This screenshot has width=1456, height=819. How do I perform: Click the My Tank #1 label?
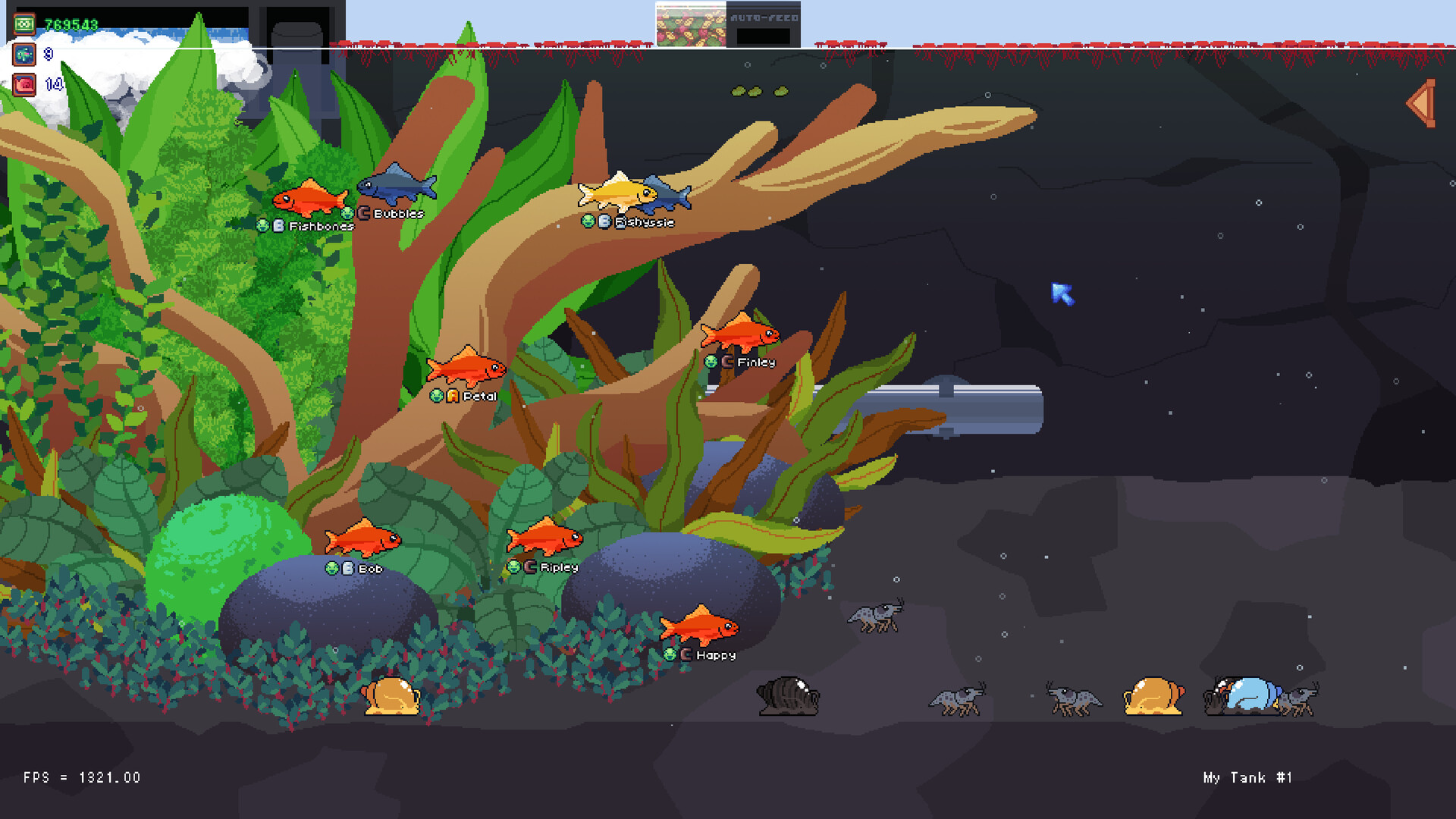pos(1247,778)
